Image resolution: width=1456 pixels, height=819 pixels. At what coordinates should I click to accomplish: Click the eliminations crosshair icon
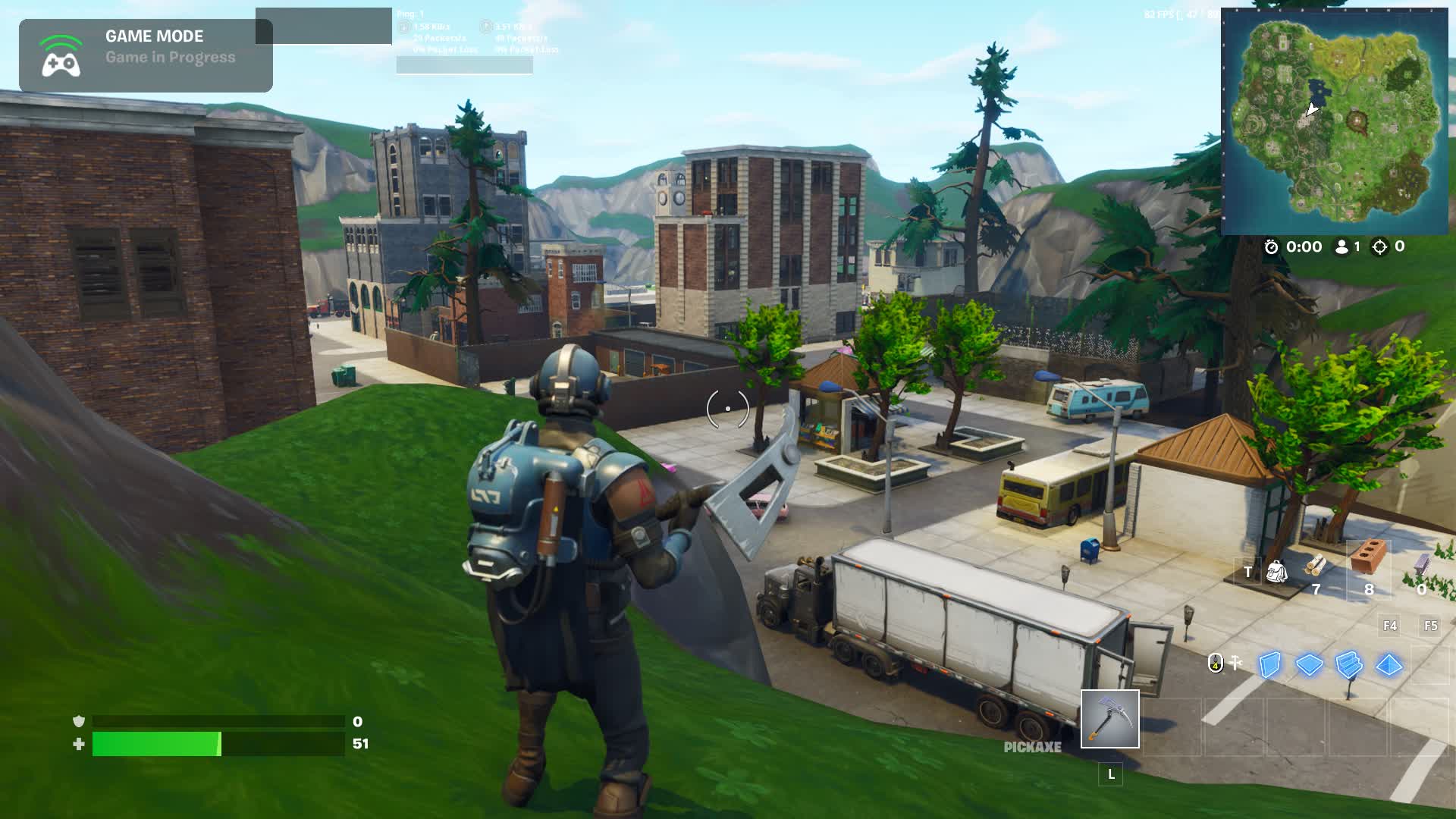pyautogui.click(x=1379, y=246)
